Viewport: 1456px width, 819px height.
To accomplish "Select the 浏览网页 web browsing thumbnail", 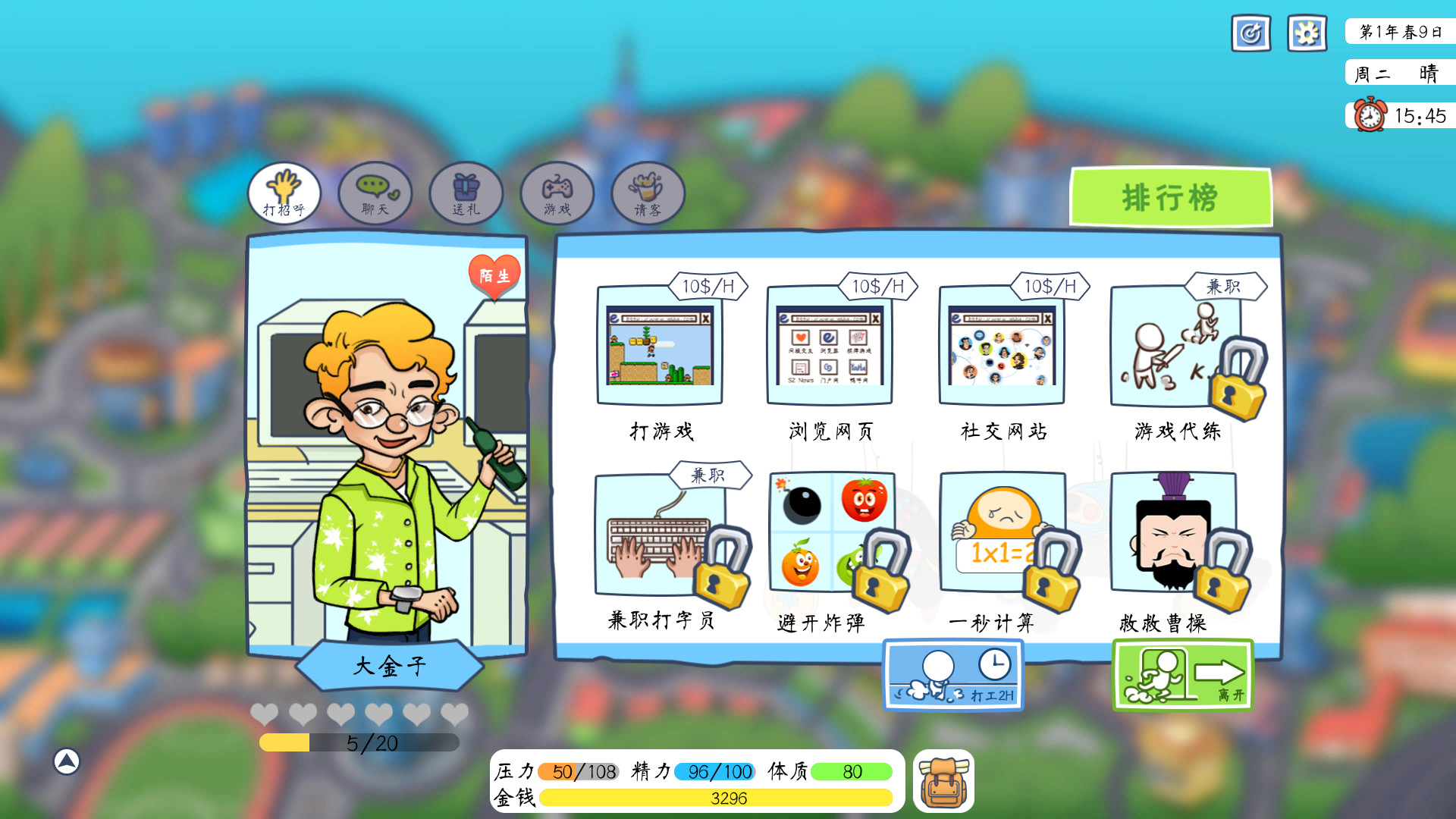I will point(831,347).
